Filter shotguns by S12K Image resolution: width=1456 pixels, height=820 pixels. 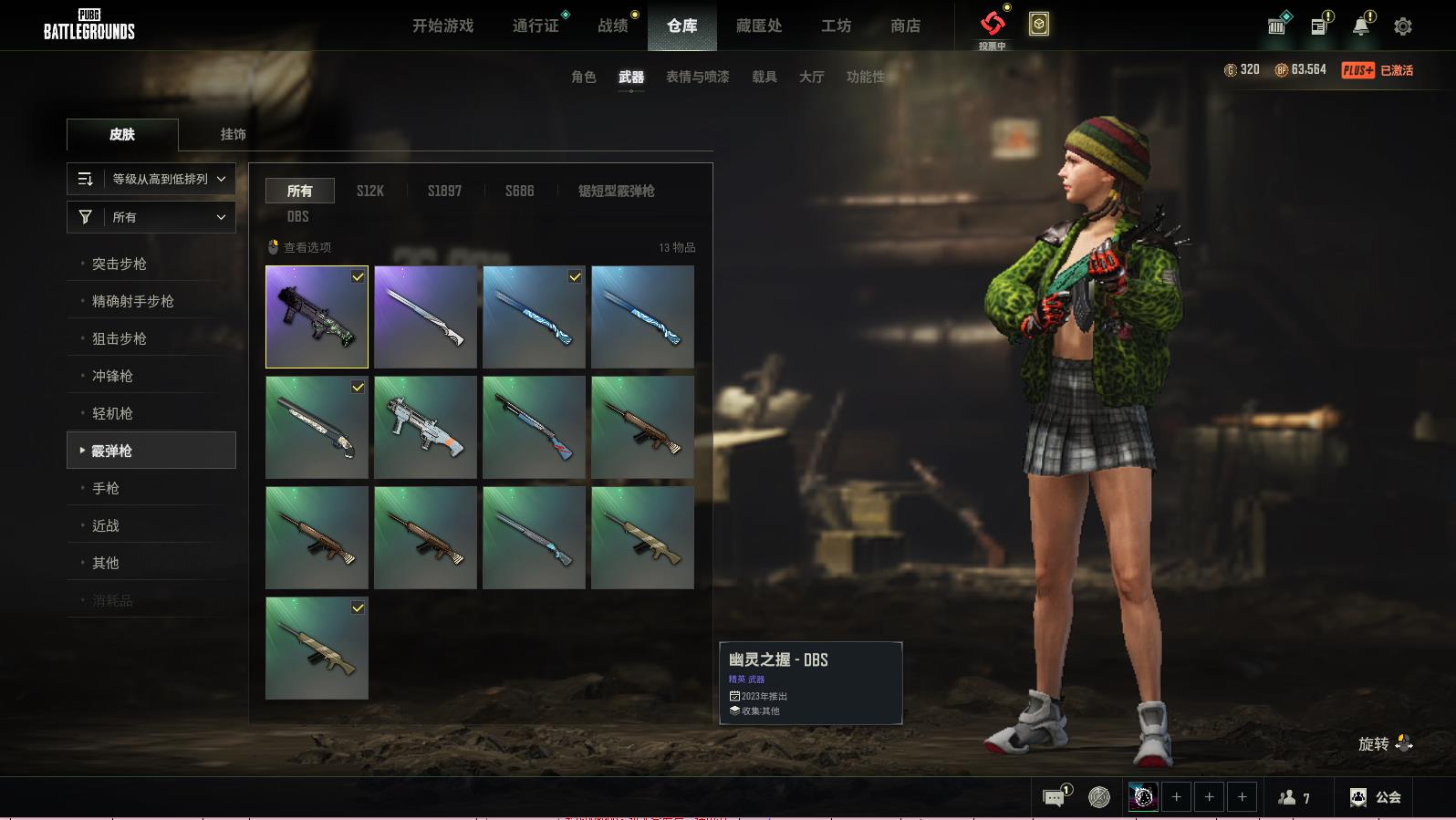point(369,191)
